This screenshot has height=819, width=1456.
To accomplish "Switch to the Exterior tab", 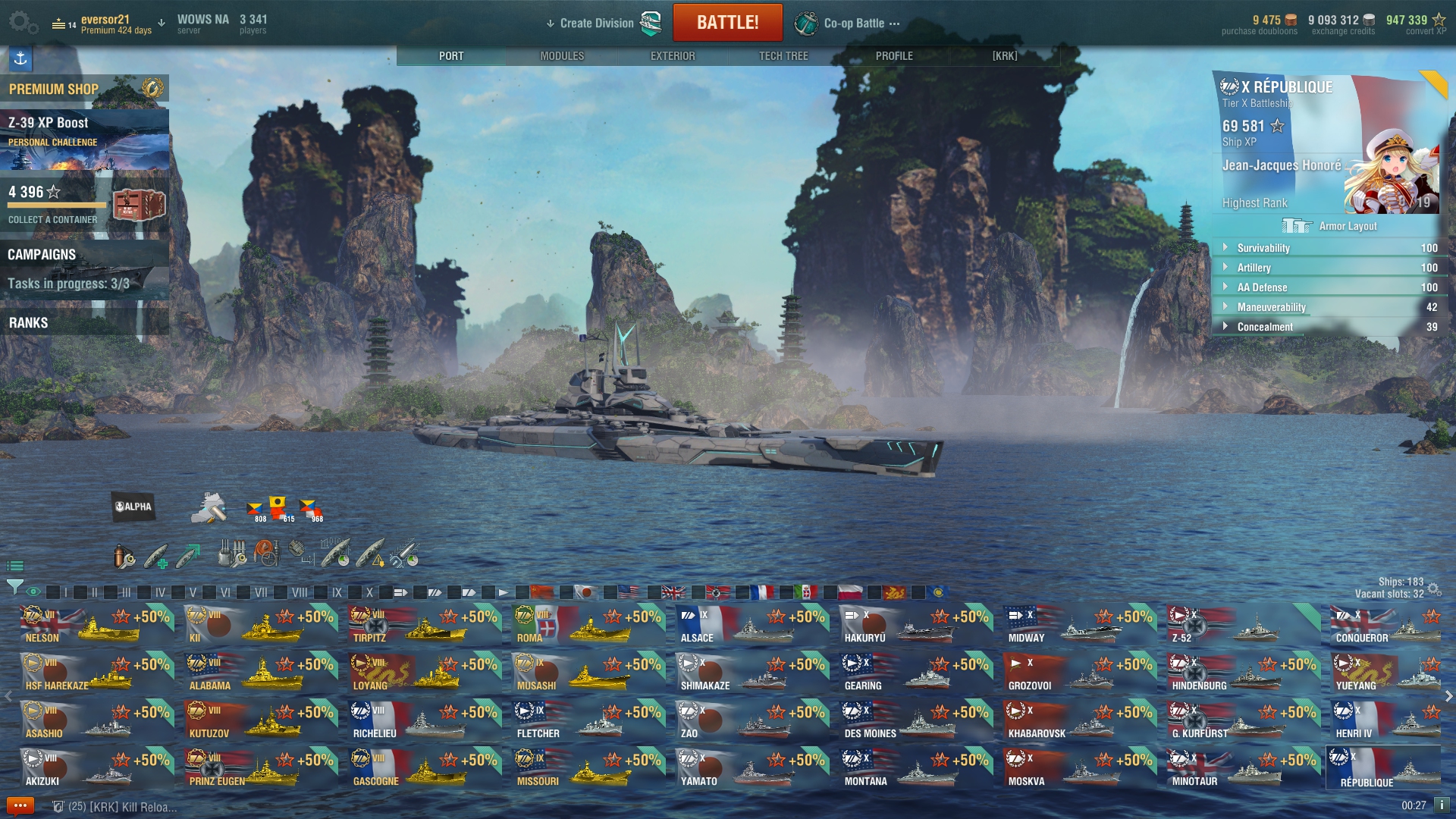I will 673,56.
